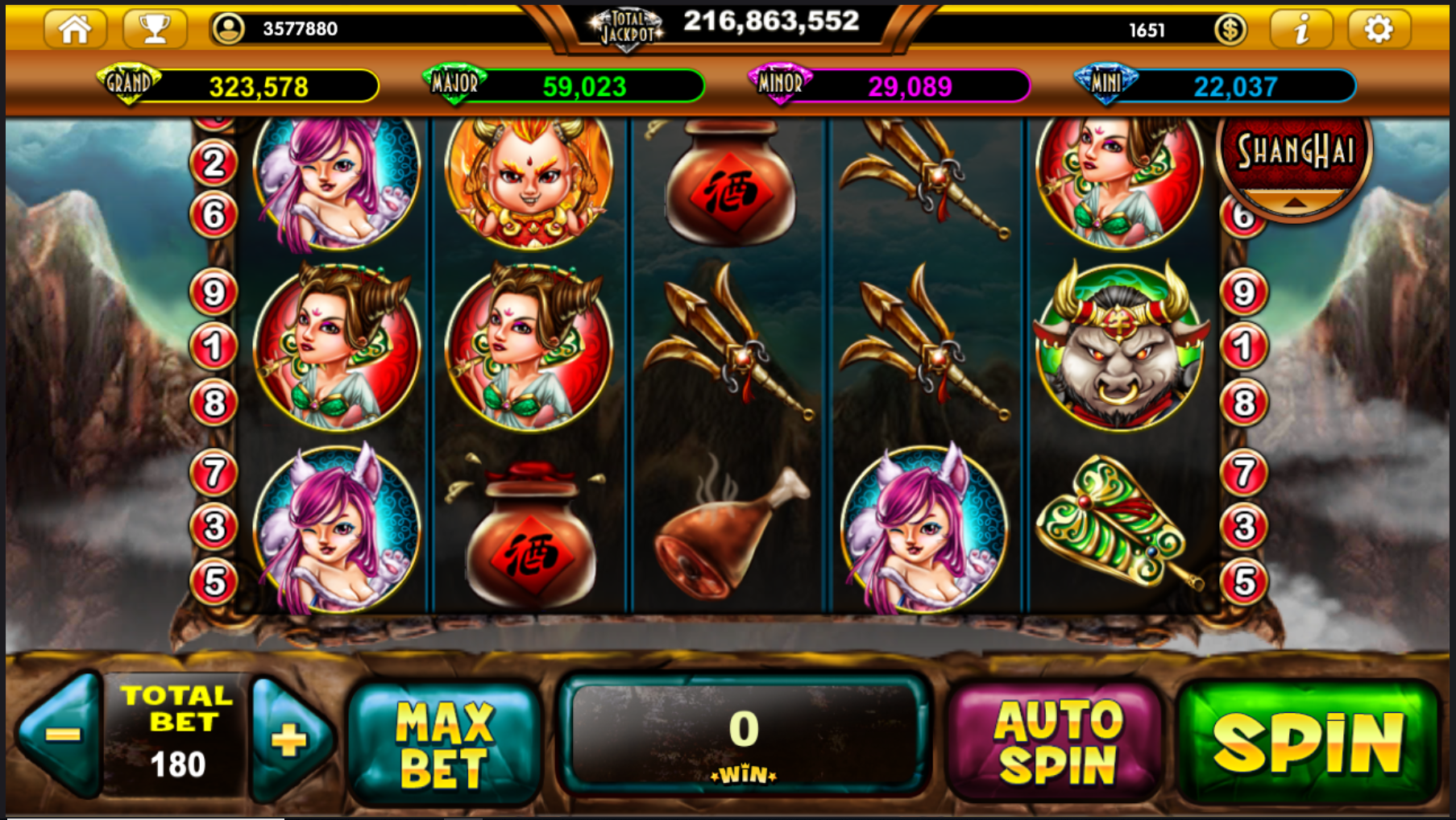Increase total bet with the plus arrow
Viewport: 1456px width, 820px height.
point(289,739)
